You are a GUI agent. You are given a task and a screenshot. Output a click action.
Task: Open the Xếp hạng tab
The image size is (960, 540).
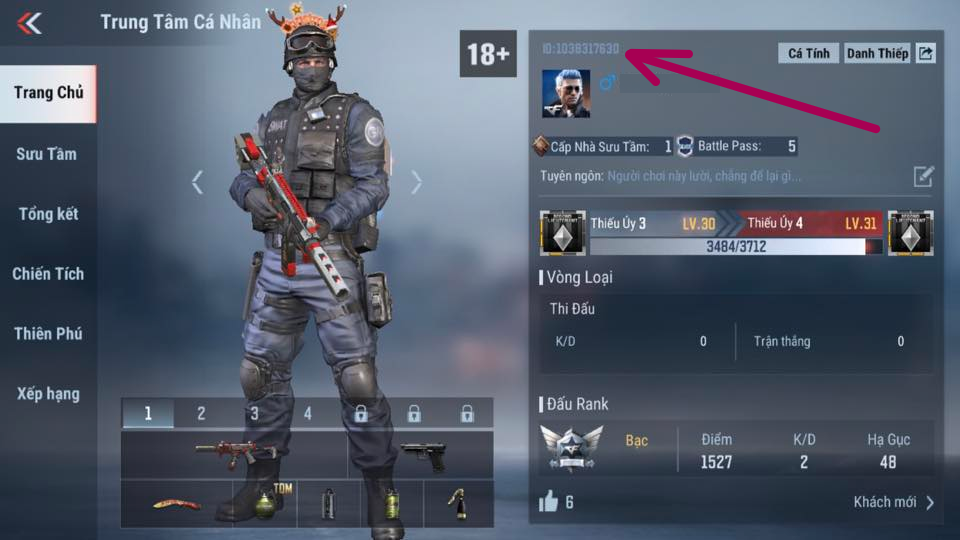(x=48, y=394)
